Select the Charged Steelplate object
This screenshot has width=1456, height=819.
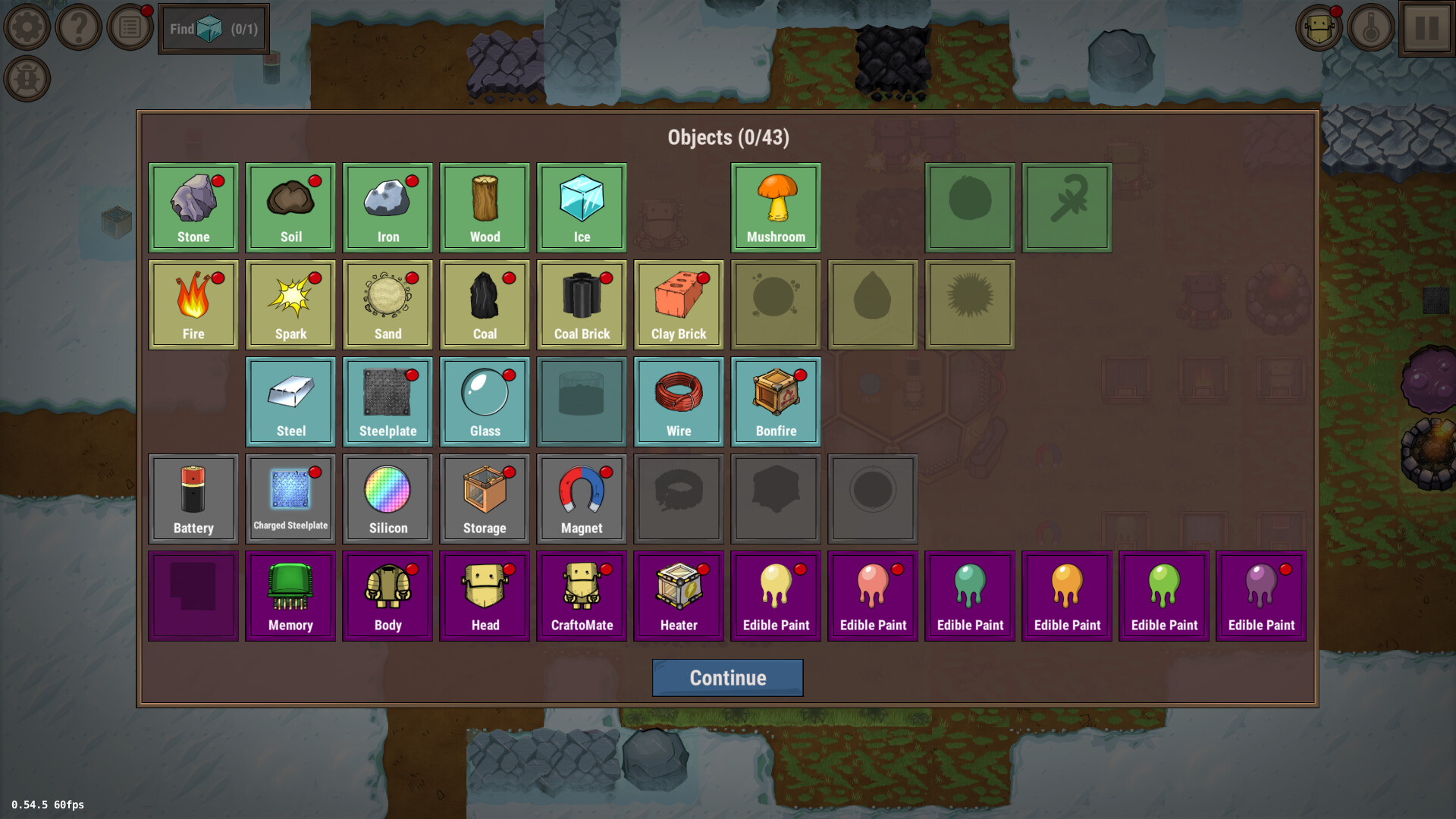point(290,498)
